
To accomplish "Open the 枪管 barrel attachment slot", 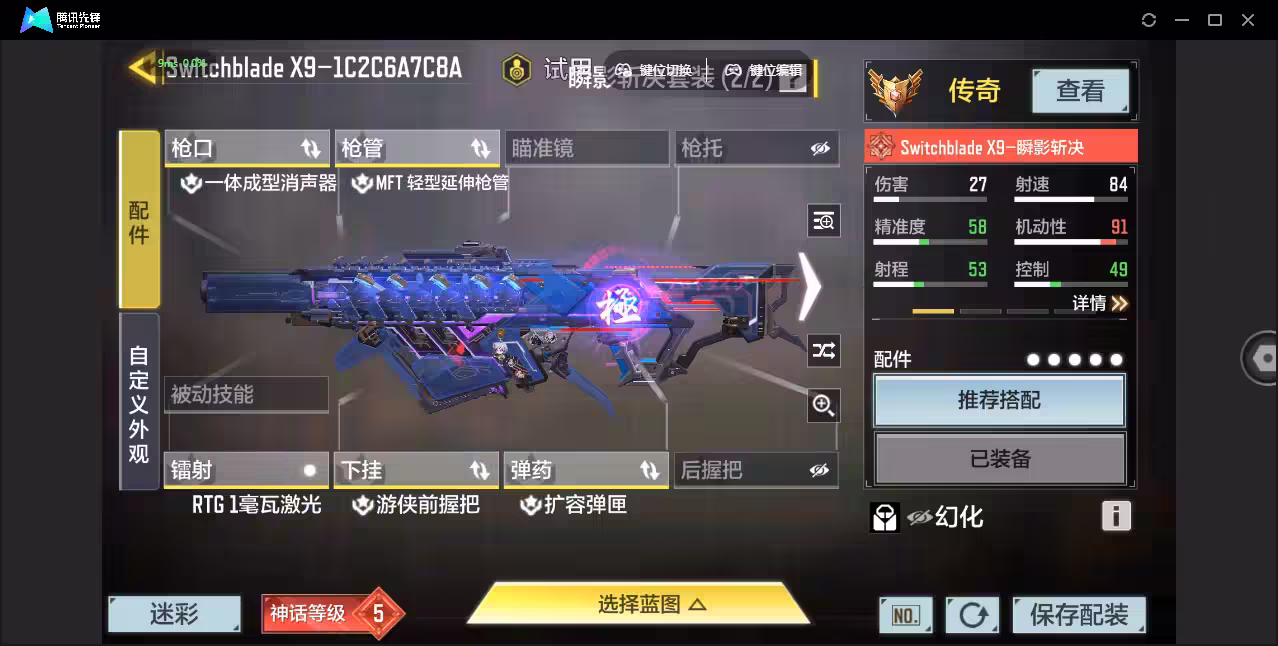I will (416, 149).
